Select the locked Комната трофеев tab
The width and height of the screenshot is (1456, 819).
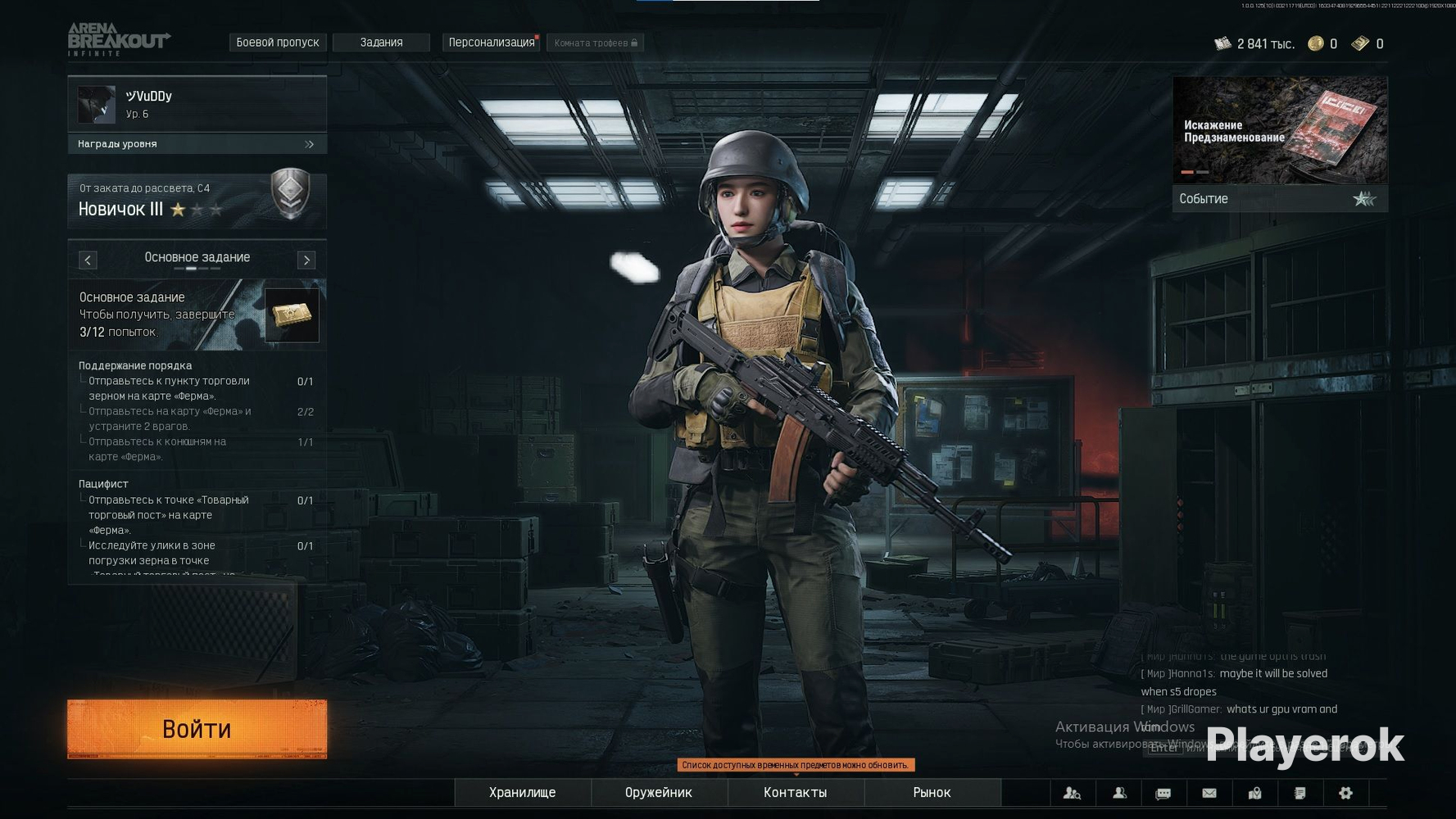595,43
